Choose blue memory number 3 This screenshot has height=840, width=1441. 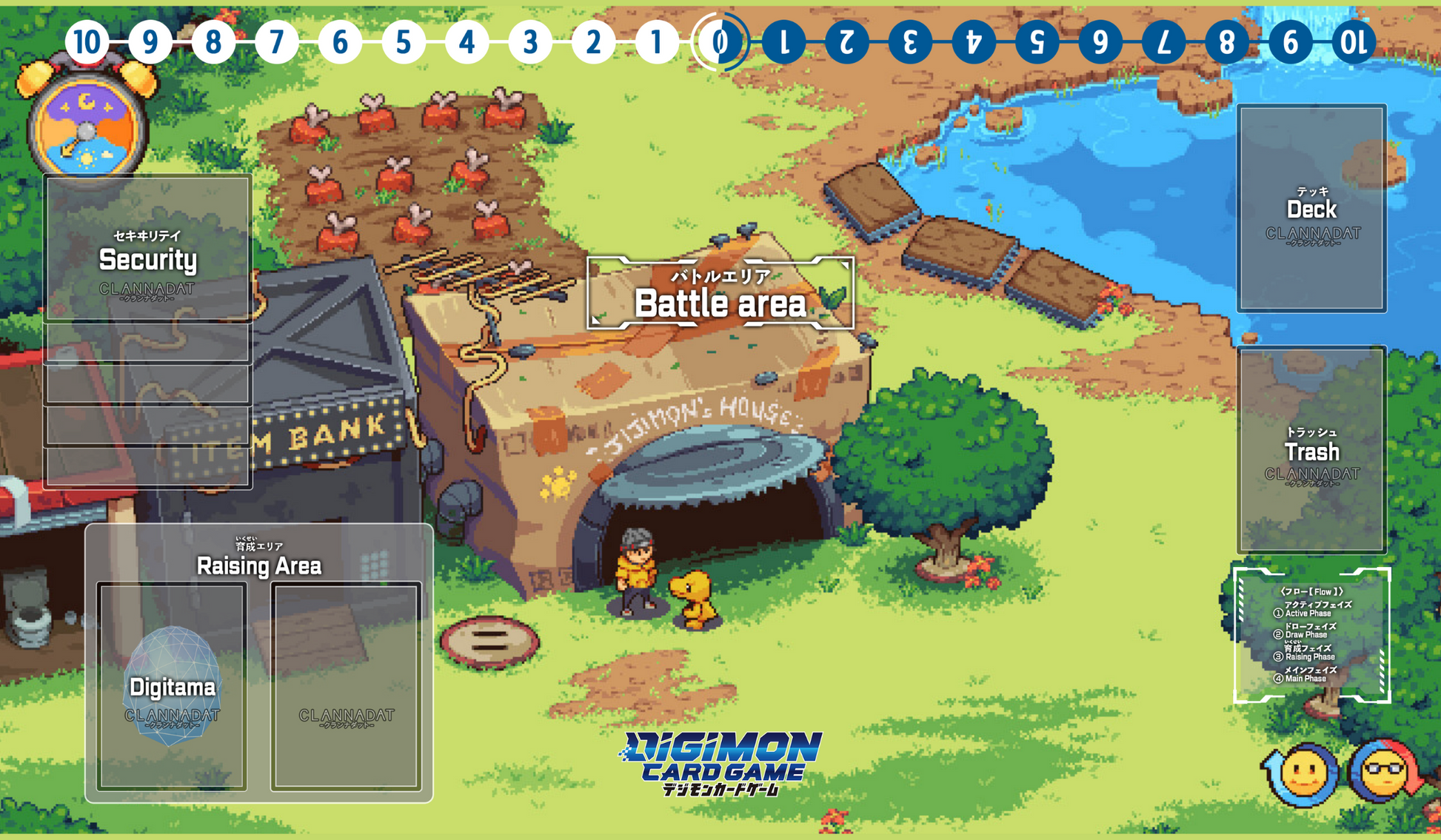(910, 42)
